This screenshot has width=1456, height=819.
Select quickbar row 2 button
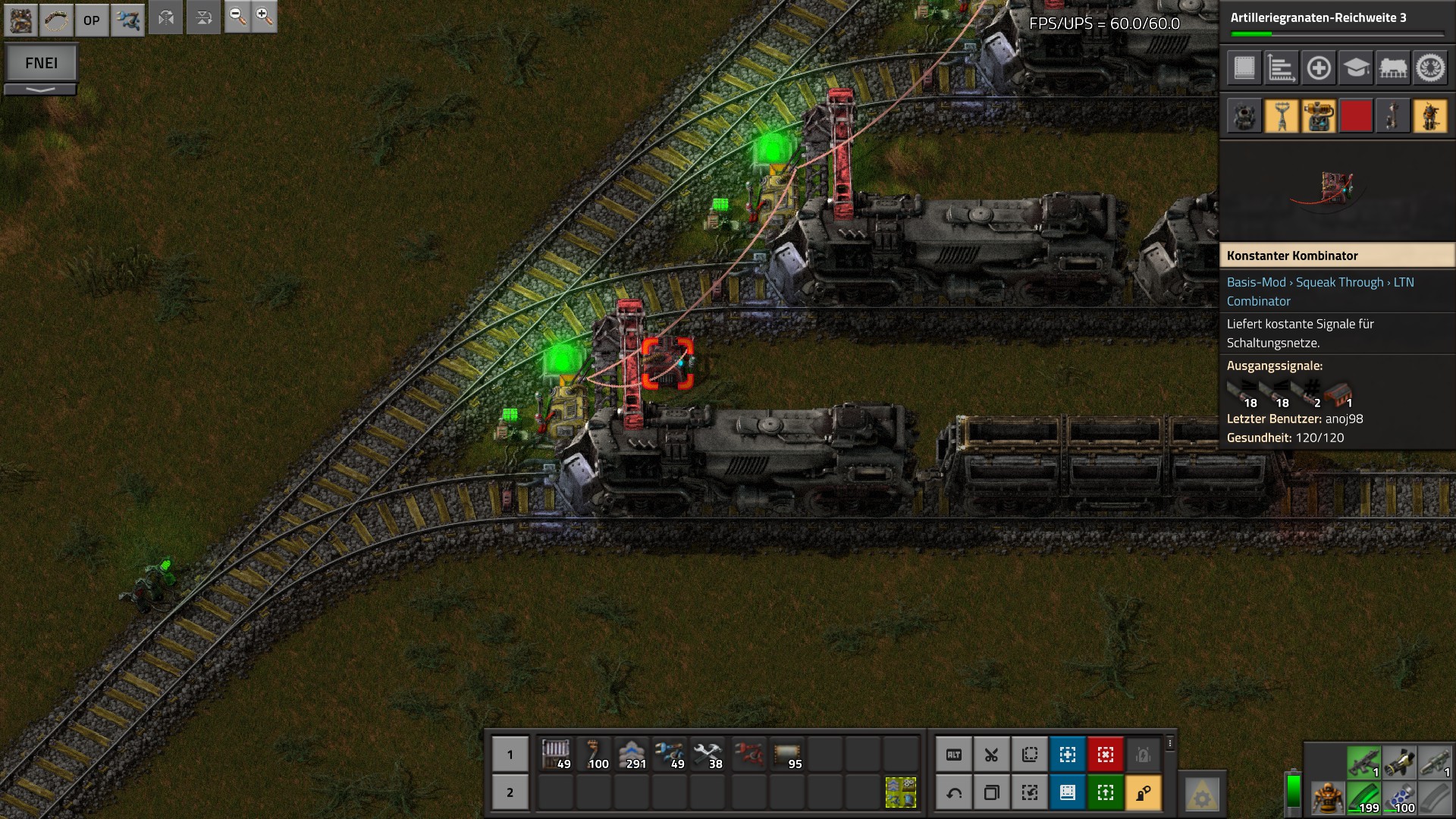pyautogui.click(x=510, y=792)
